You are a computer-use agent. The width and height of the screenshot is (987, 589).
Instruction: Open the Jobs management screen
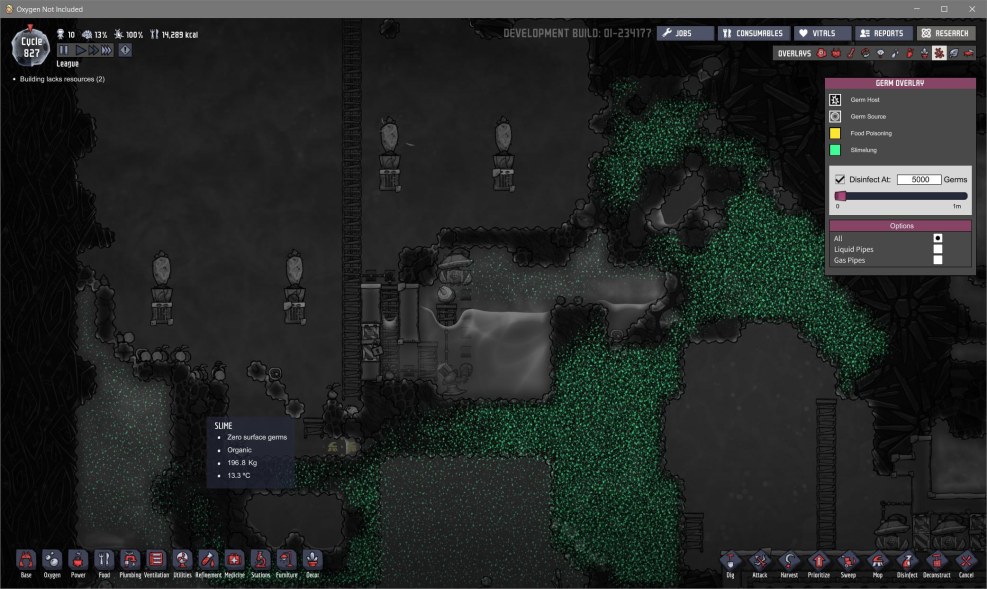pyautogui.click(x=685, y=33)
